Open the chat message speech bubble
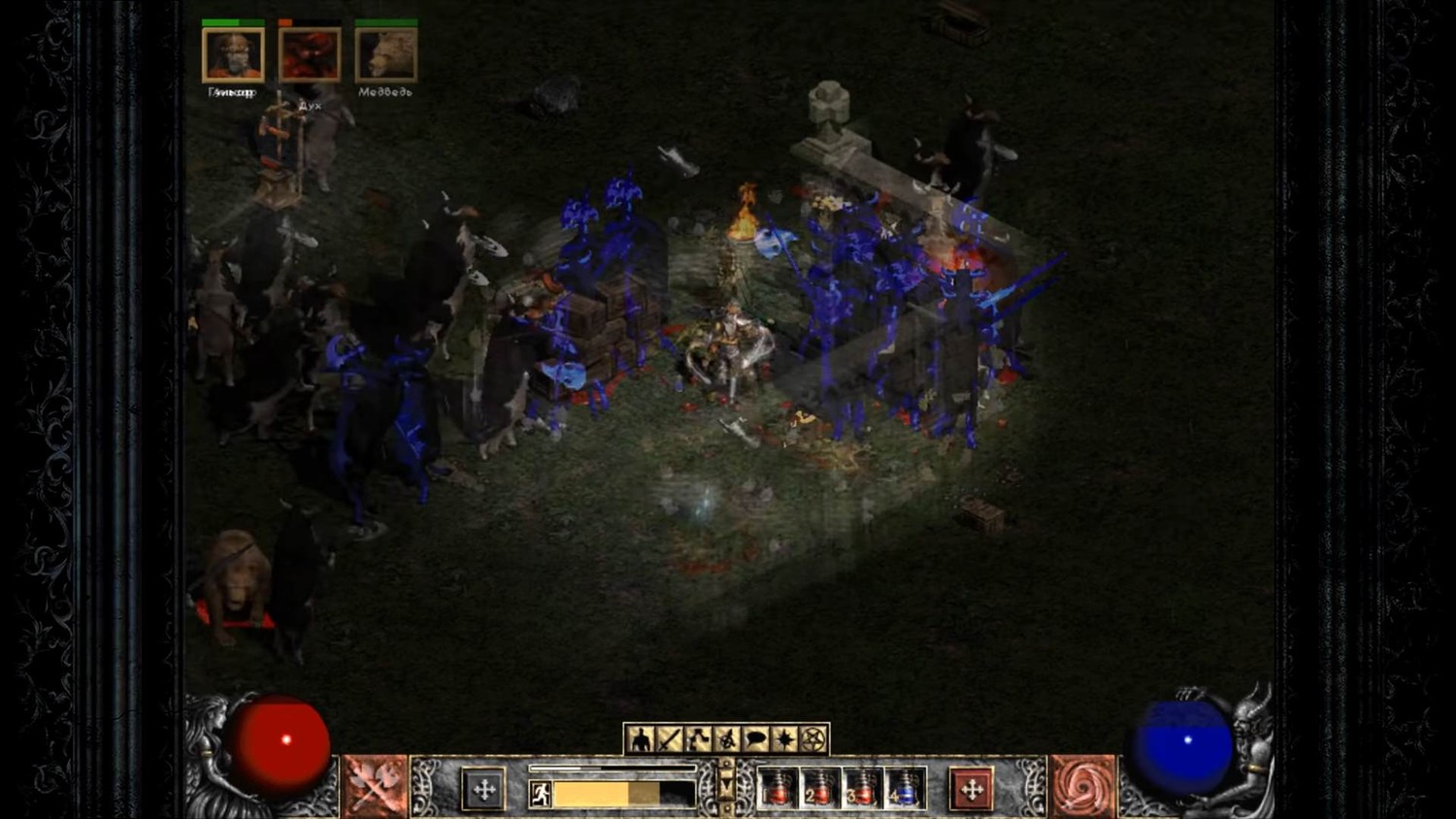This screenshot has height=819, width=1456. point(756,740)
